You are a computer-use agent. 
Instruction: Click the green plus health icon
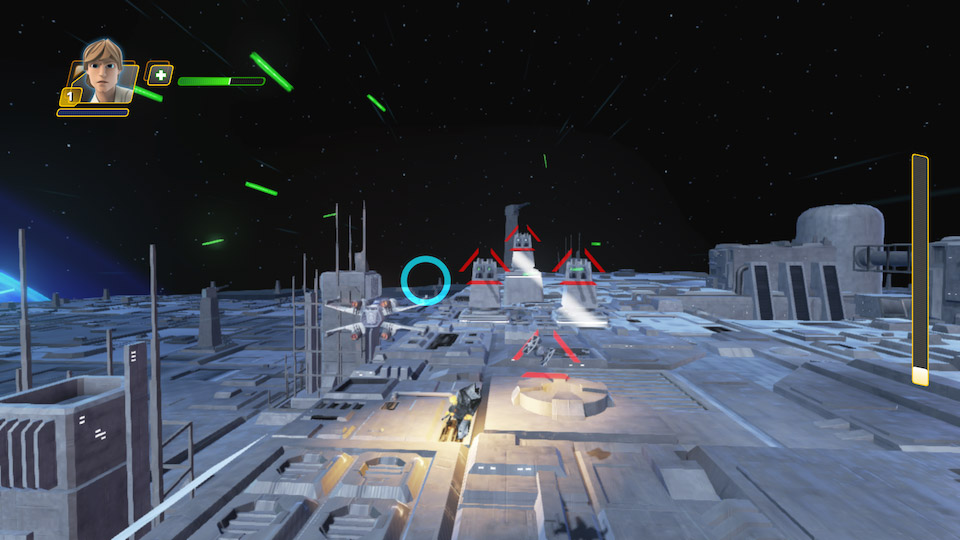pos(159,74)
